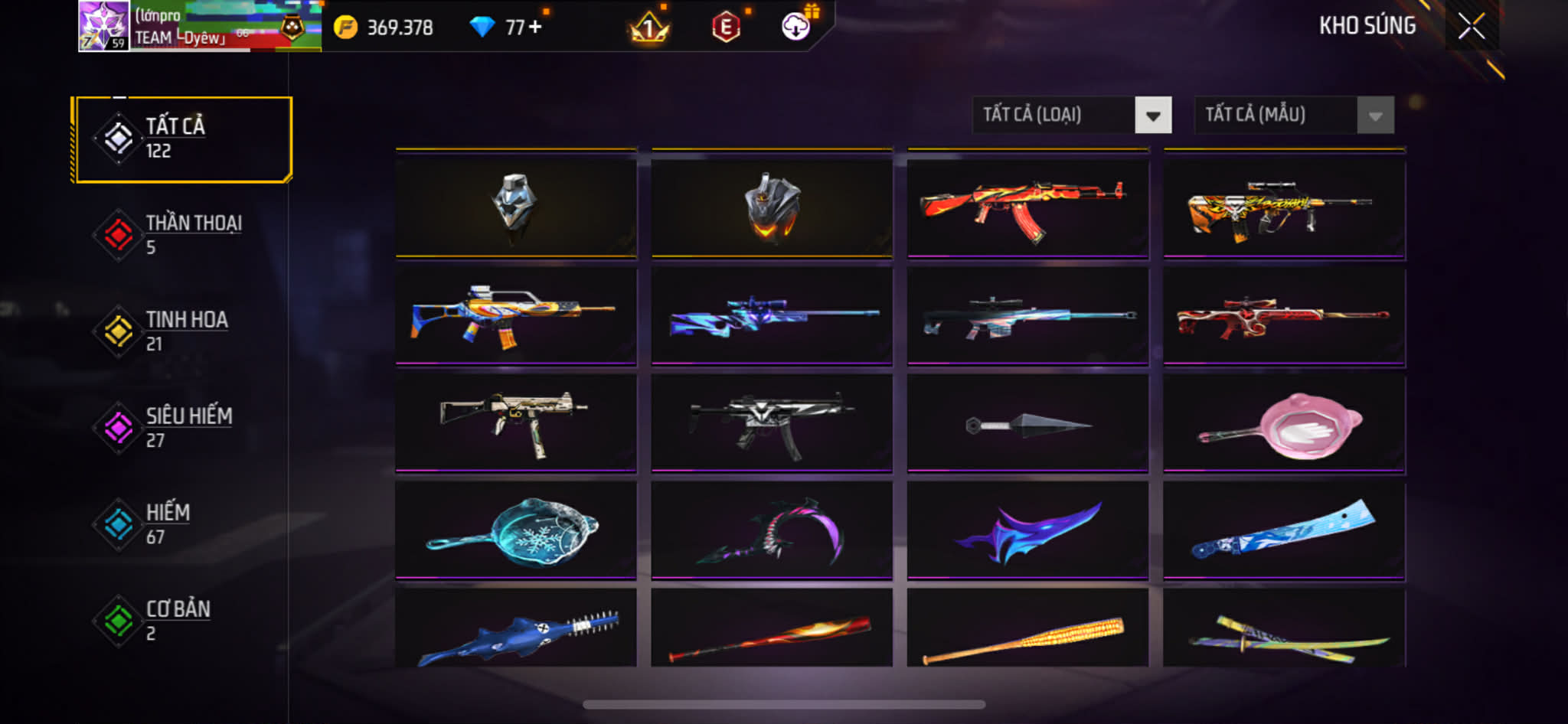Open the player profile avatar
The image size is (1568, 724).
tap(103, 26)
